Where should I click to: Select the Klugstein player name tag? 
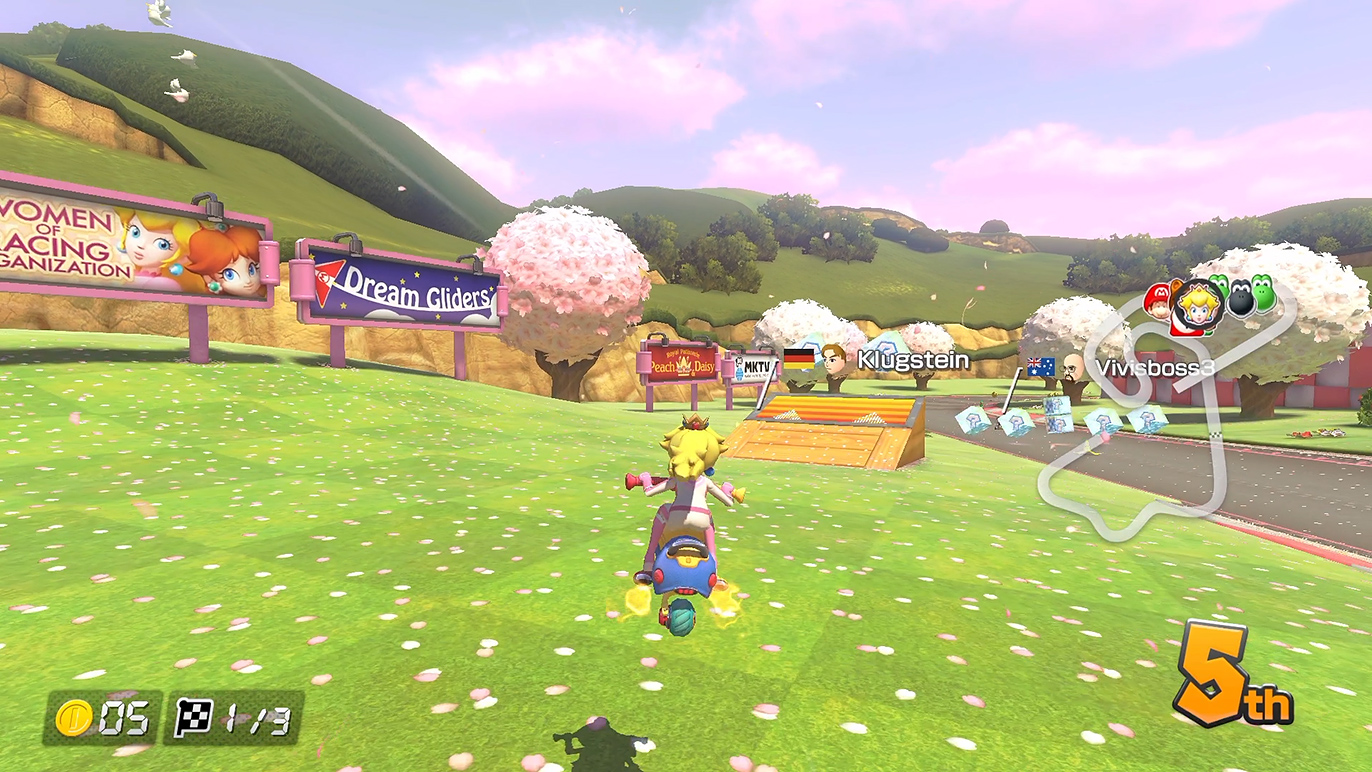913,360
